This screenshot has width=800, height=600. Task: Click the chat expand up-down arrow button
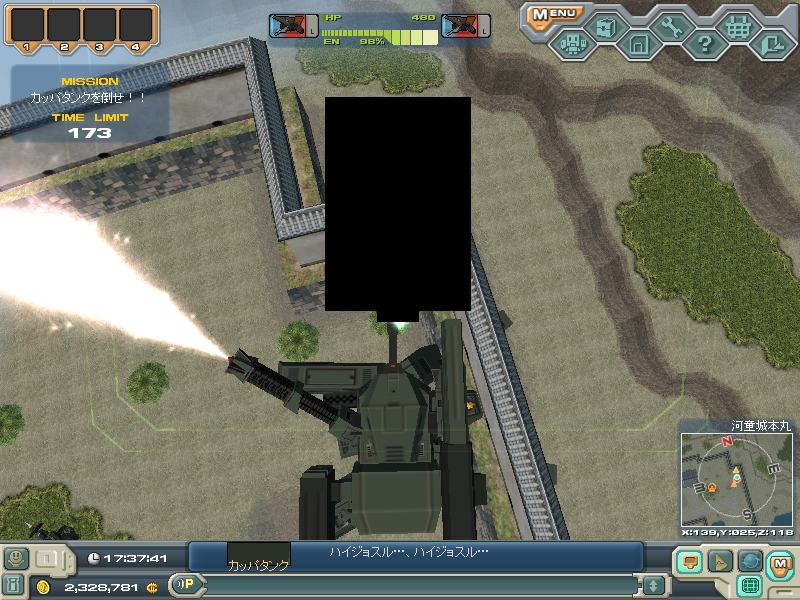(x=653, y=585)
